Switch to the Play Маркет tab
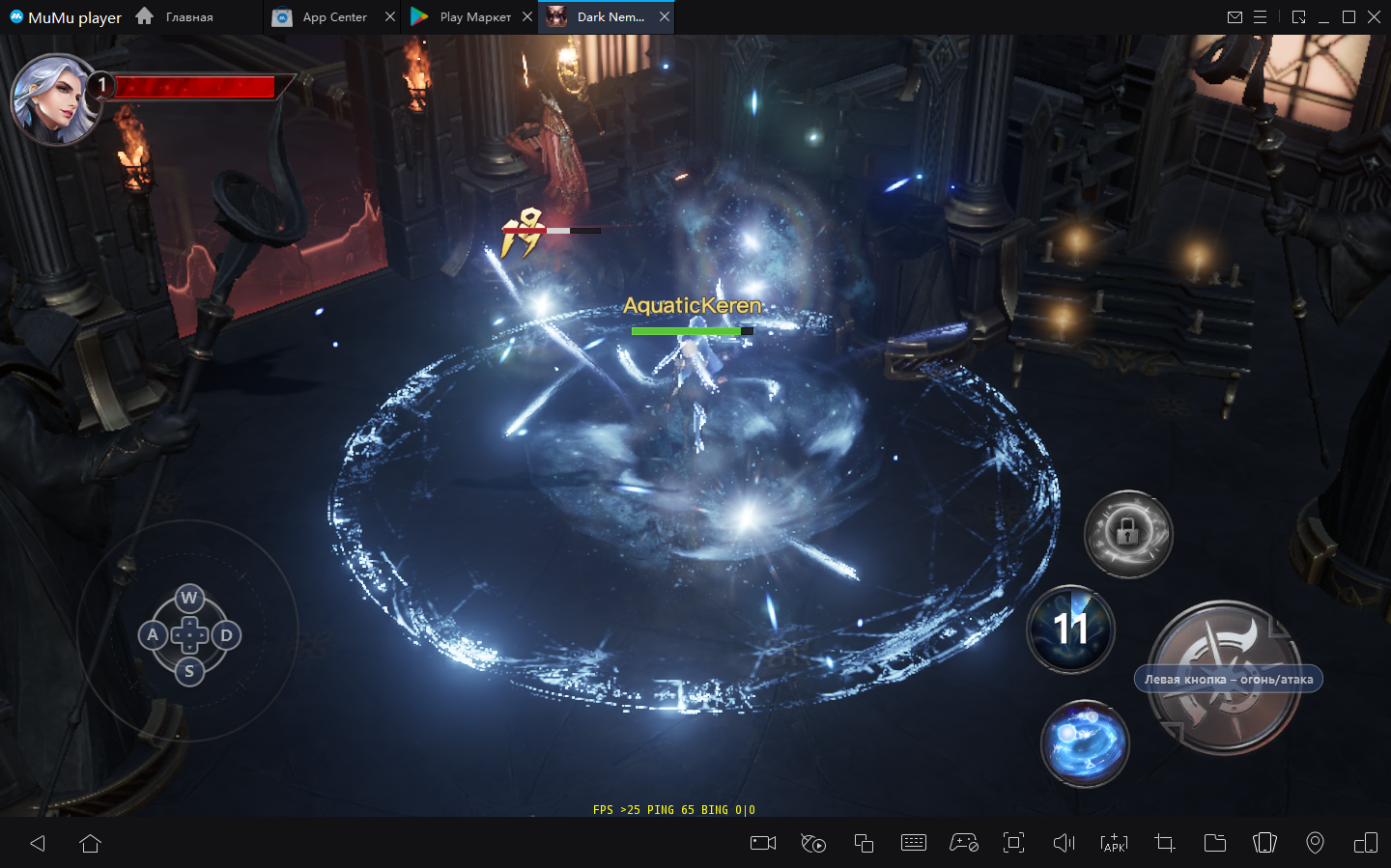This screenshot has width=1391, height=868. [x=464, y=17]
